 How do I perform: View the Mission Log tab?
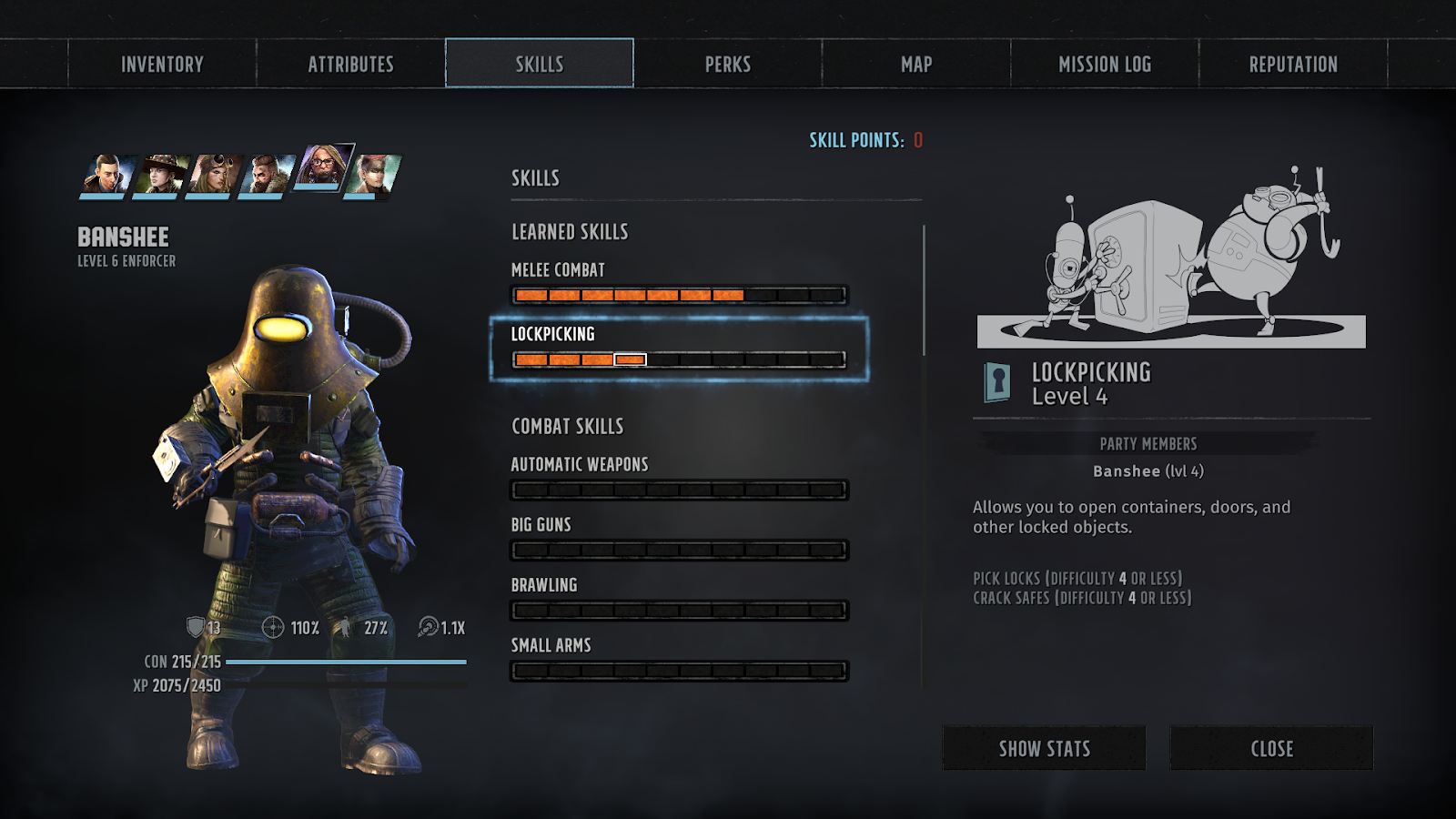coord(1105,64)
